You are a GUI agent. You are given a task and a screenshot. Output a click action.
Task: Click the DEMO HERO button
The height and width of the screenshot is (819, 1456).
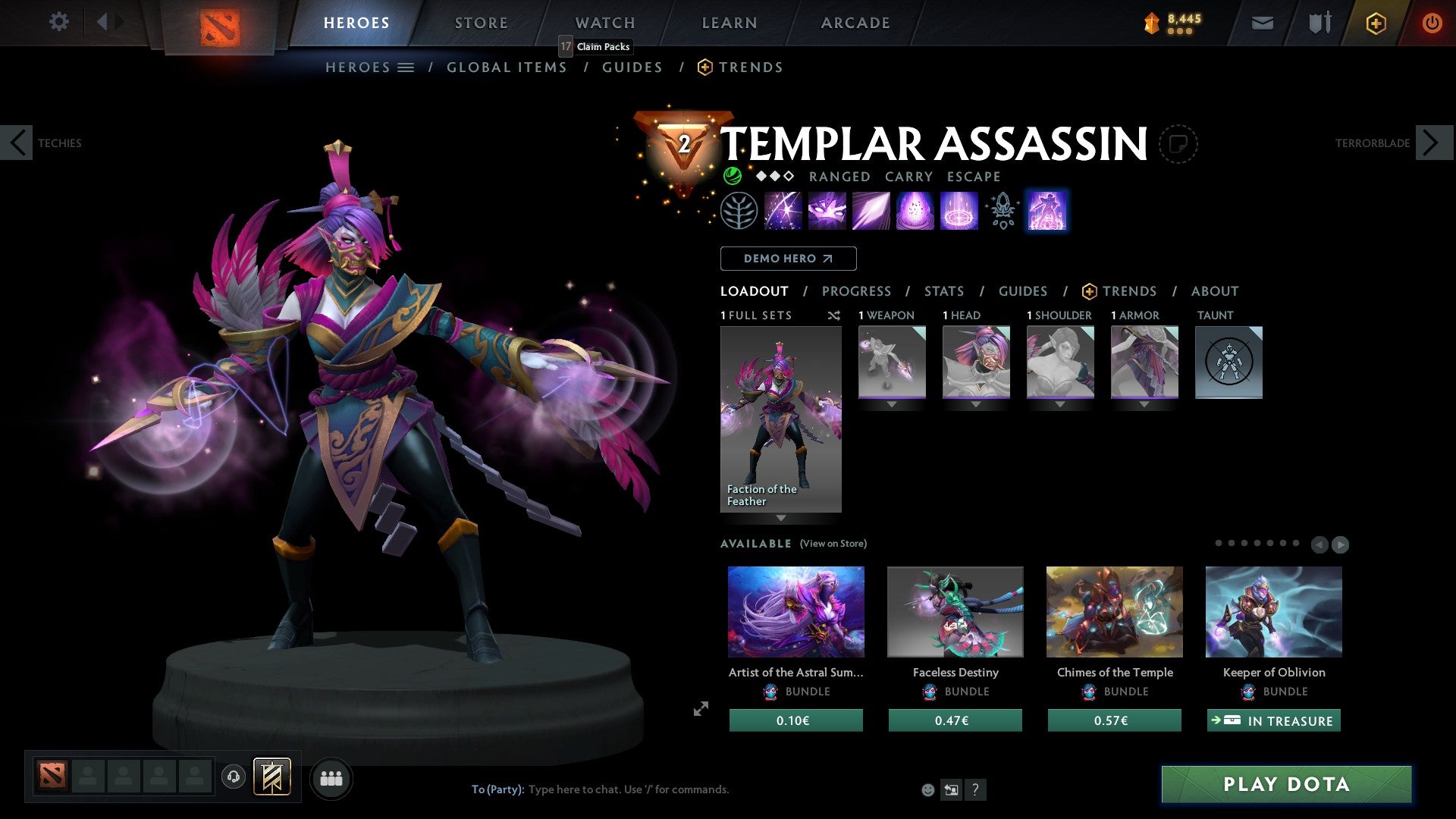click(x=788, y=259)
